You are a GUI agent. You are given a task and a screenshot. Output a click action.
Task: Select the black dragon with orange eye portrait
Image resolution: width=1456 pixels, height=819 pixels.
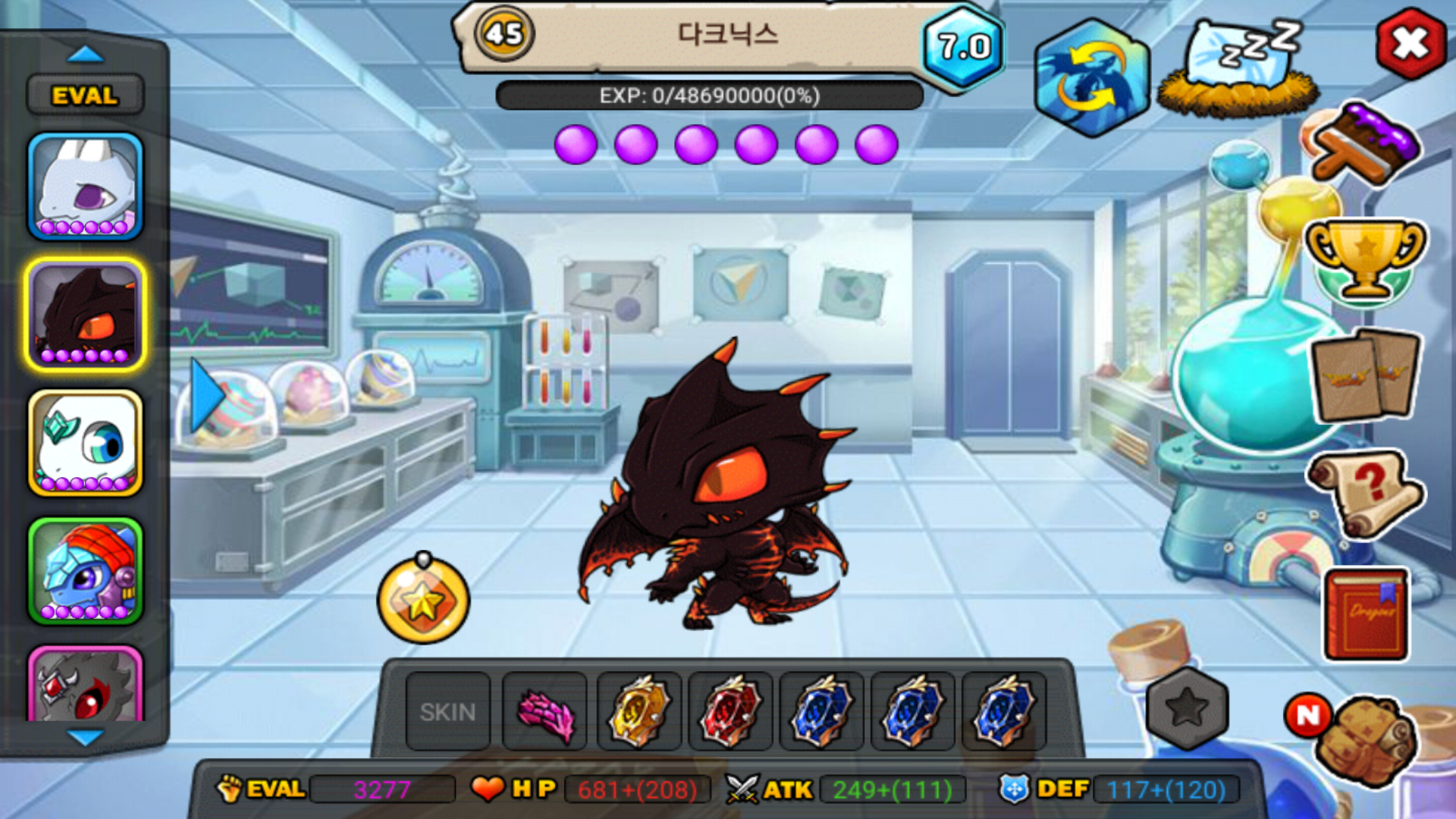pyautogui.click(x=85, y=314)
